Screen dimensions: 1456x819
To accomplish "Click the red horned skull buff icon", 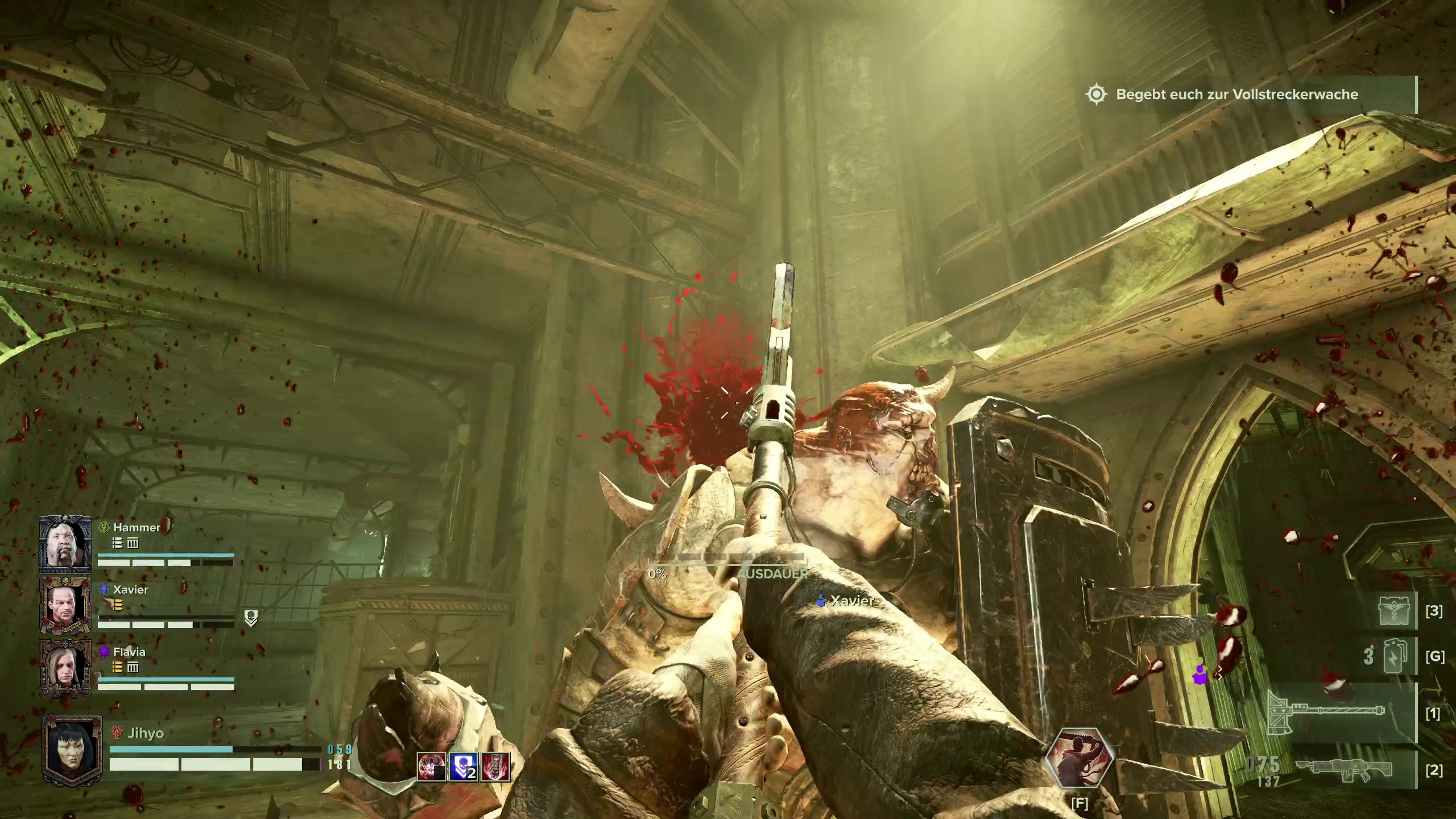I will pyautogui.click(x=432, y=767).
